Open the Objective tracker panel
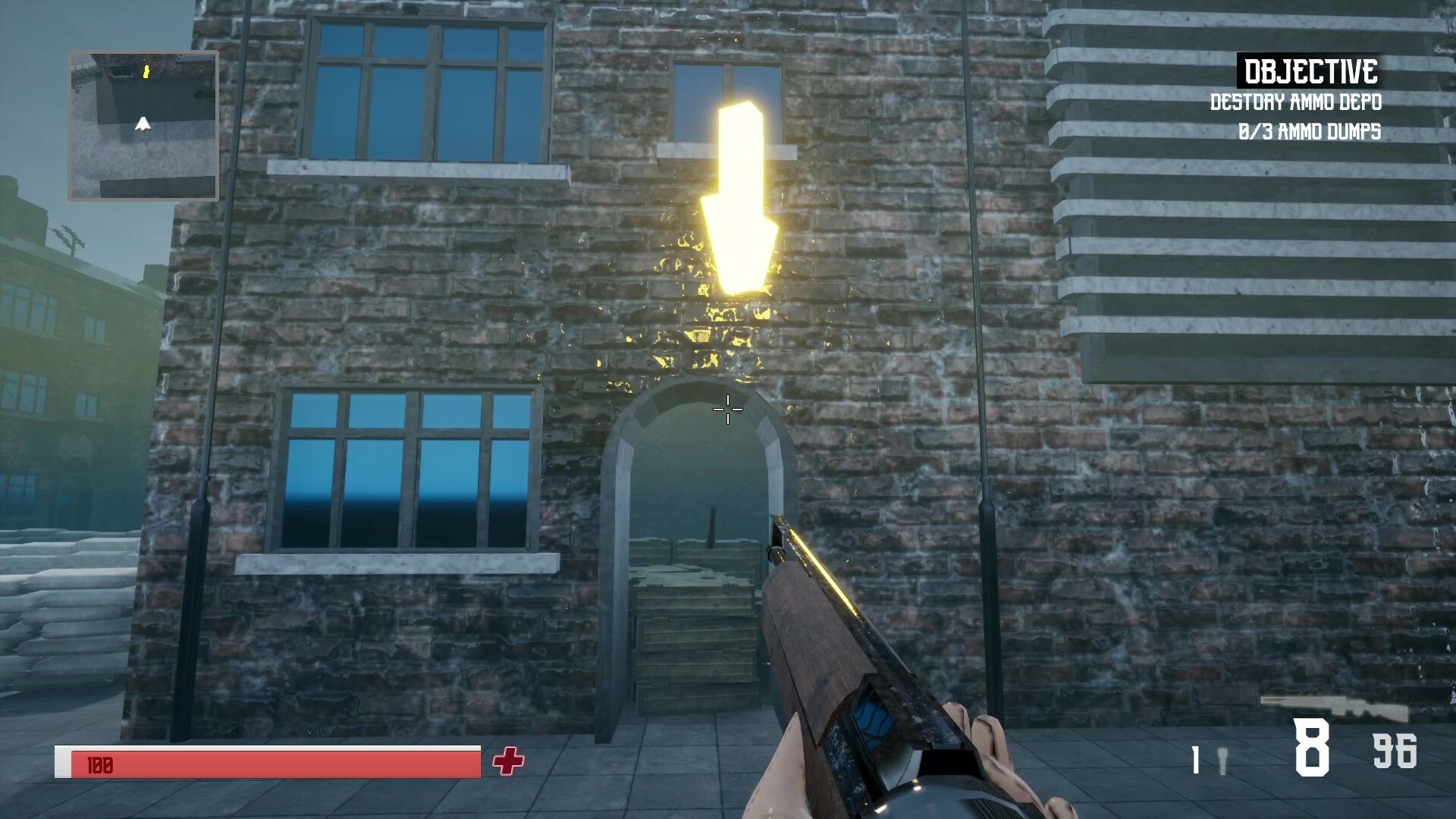 point(1310,72)
